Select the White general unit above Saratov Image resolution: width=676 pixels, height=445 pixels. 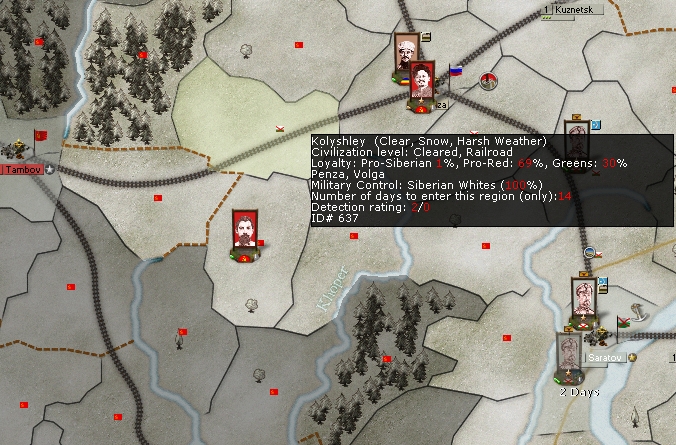point(584,297)
